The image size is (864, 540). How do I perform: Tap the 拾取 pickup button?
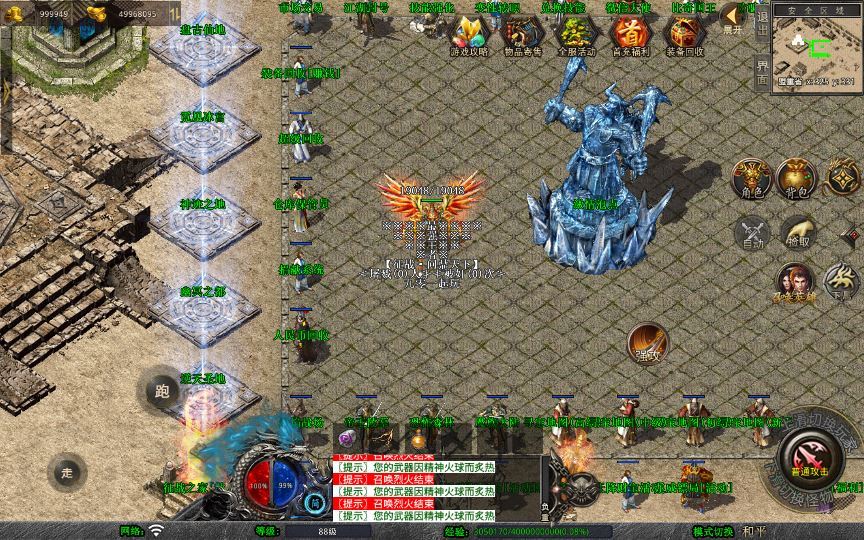[x=798, y=232]
